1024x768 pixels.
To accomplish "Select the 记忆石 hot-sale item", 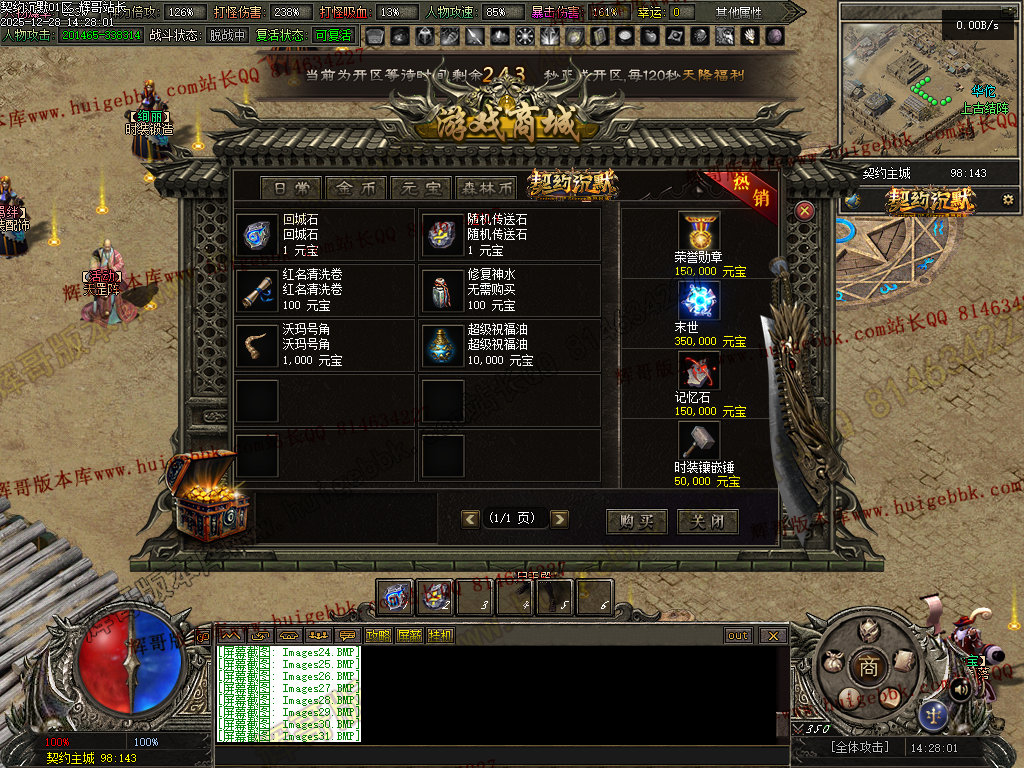I will pos(699,371).
